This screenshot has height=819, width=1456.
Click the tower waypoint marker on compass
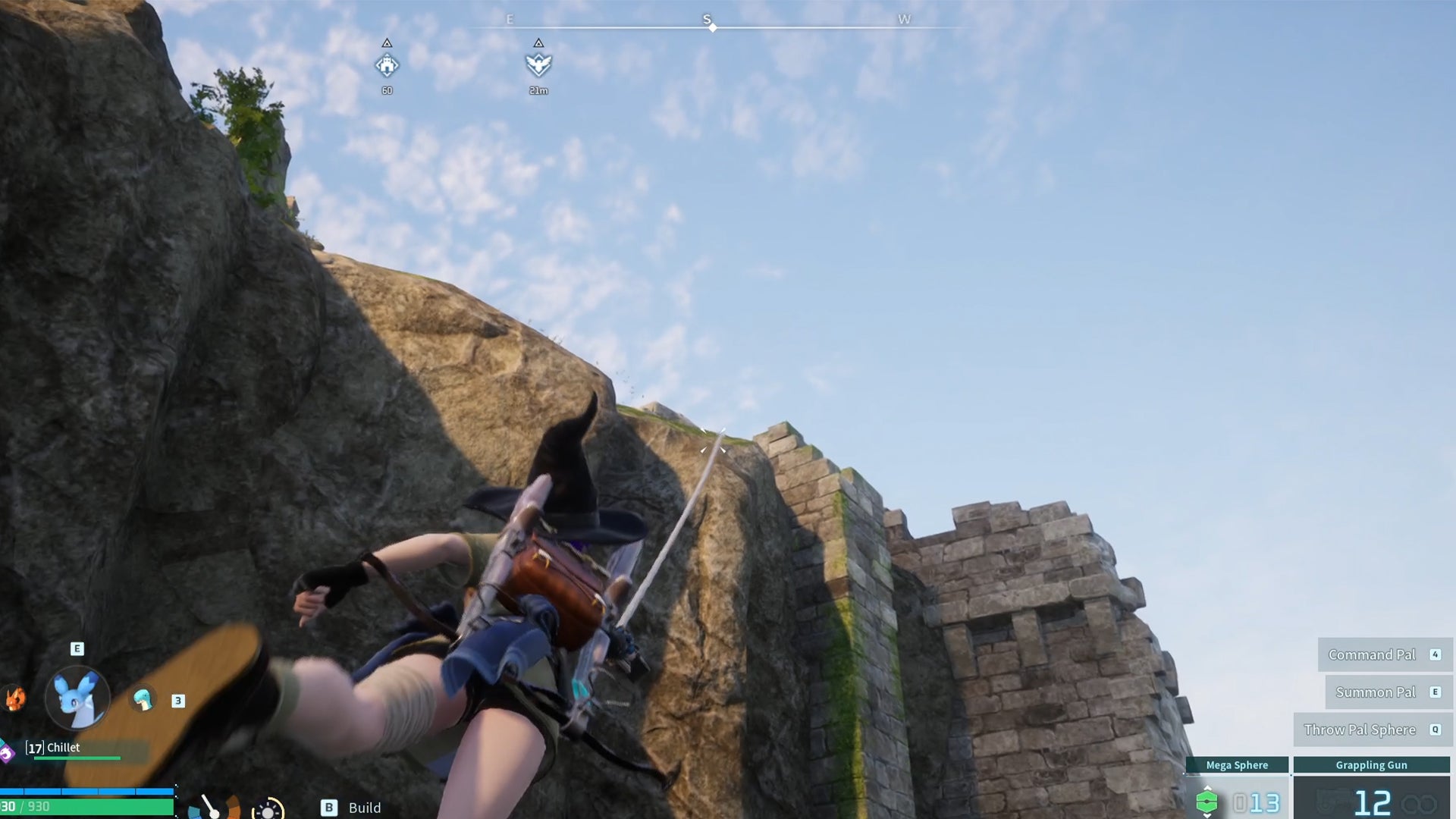click(387, 66)
